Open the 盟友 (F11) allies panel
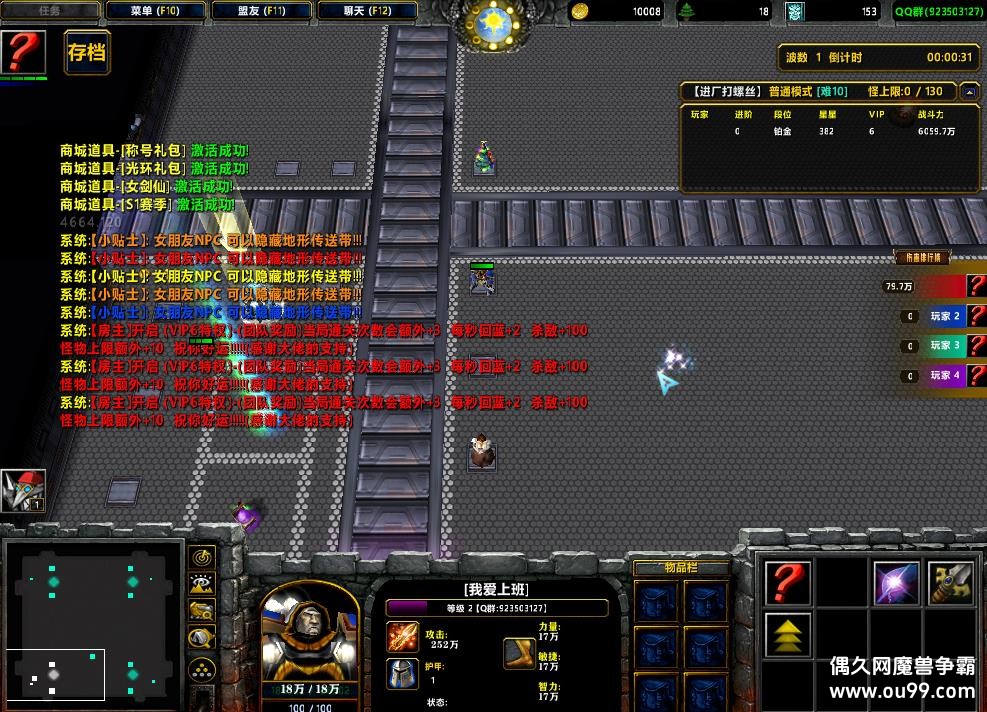Image resolution: width=987 pixels, height=712 pixels. coord(262,12)
